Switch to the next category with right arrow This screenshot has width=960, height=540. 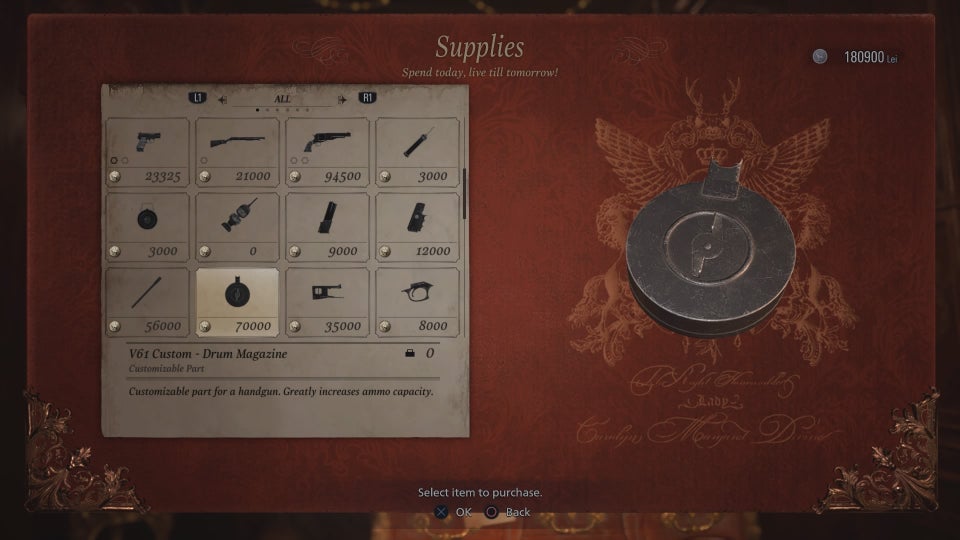click(x=343, y=99)
